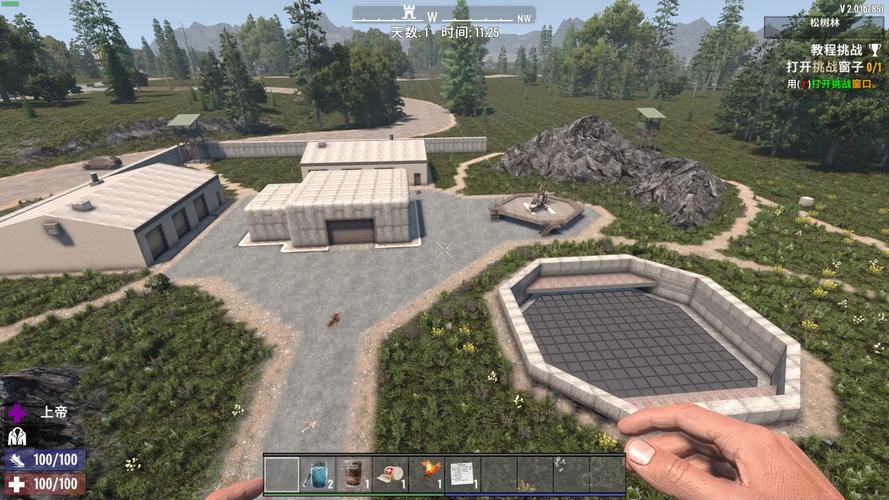Screen dimensions: 889x500
Task: Select the highlighted empty first hotbar slot
Action: (282, 473)
